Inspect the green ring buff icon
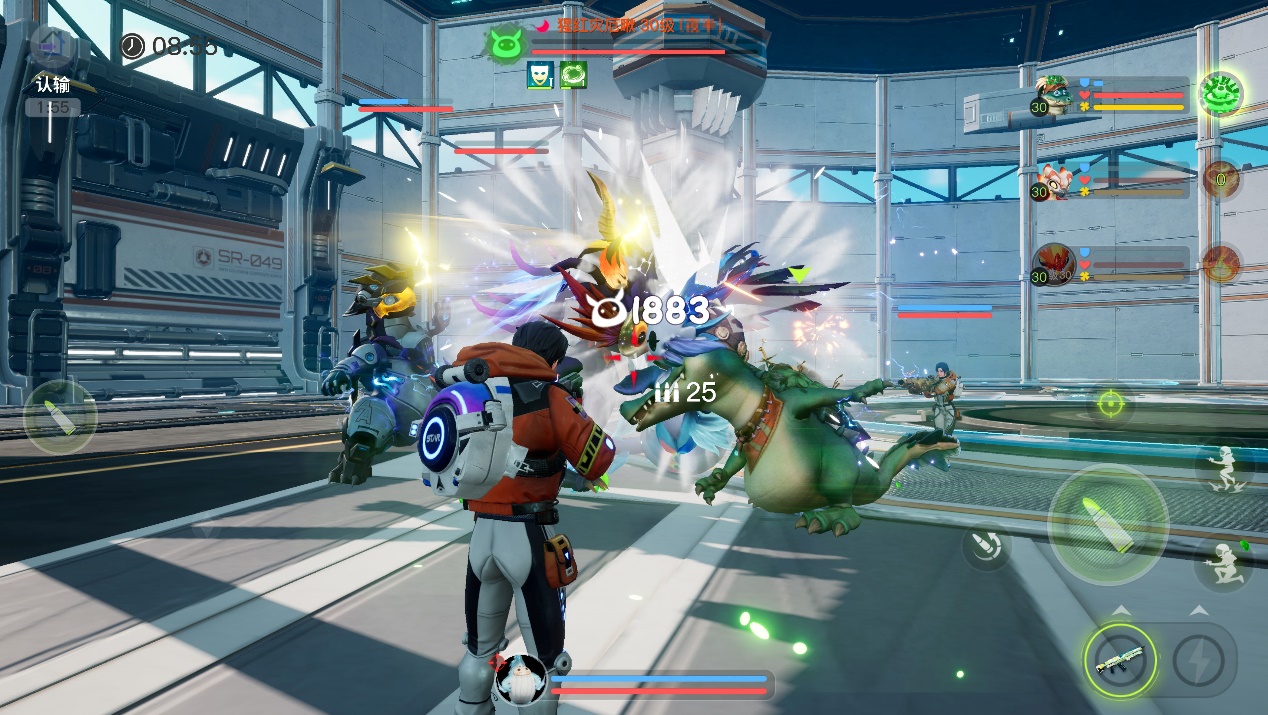1268x715 pixels. click(x=573, y=75)
